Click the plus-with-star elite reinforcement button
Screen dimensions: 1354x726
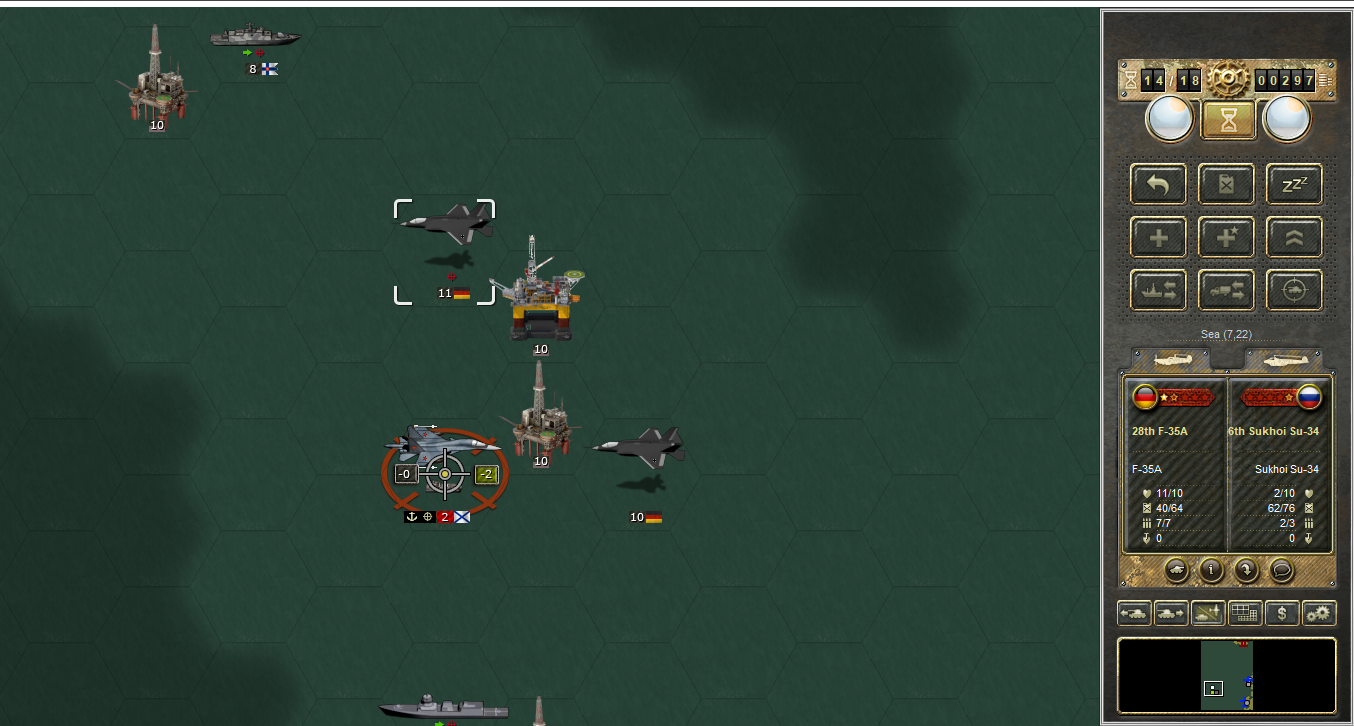coord(1227,237)
